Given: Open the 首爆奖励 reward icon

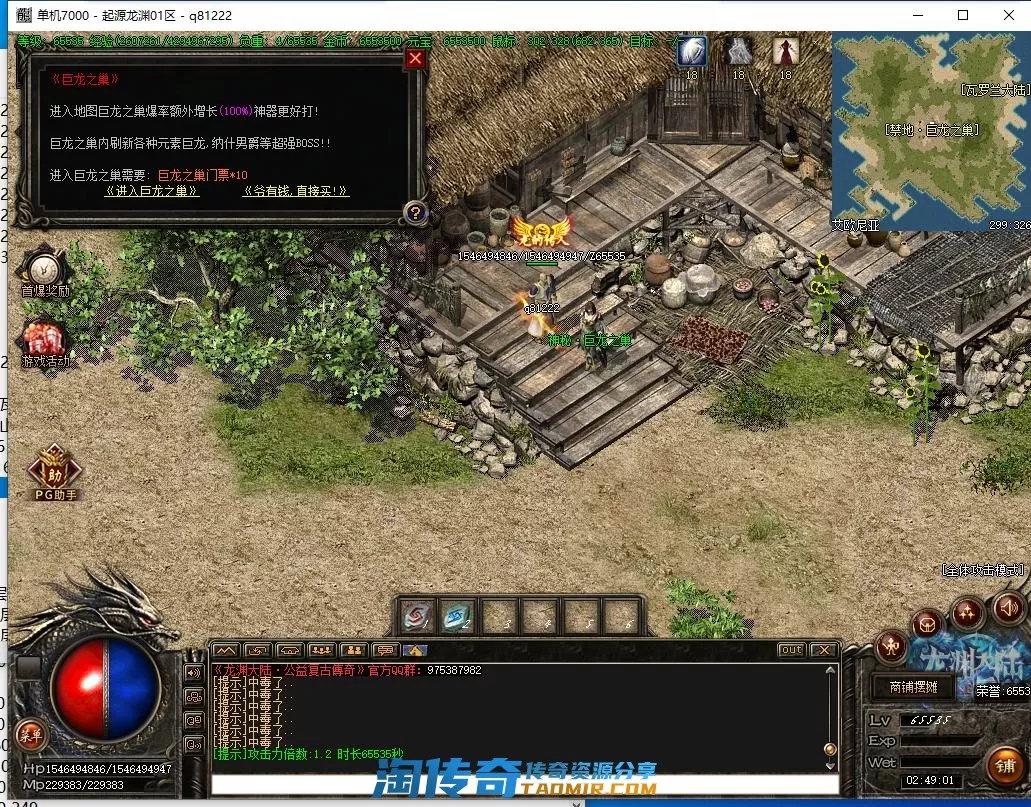Looking at the screenshot, I should [x=44, y=271].
